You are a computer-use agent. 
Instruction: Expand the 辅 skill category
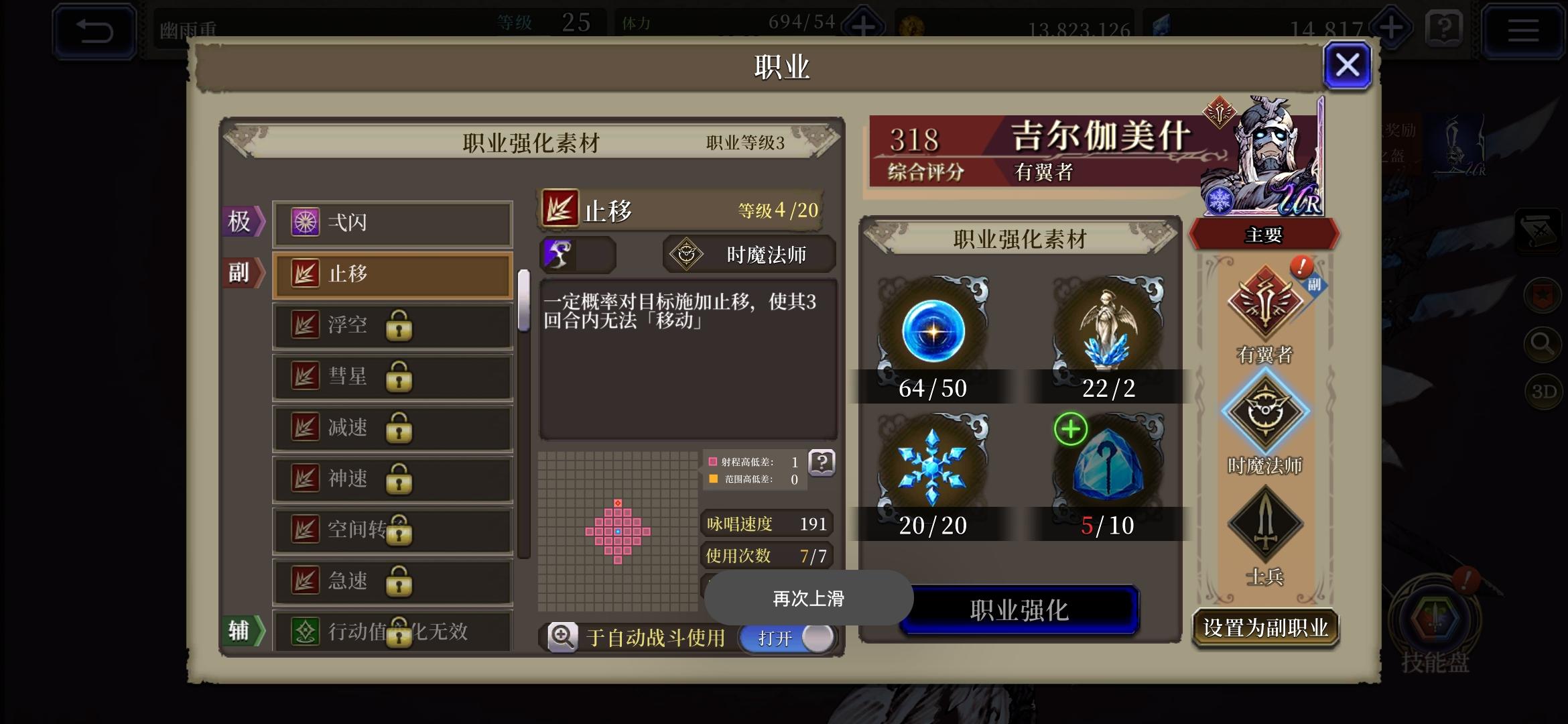pyautogui.click(x=243, y=629)
